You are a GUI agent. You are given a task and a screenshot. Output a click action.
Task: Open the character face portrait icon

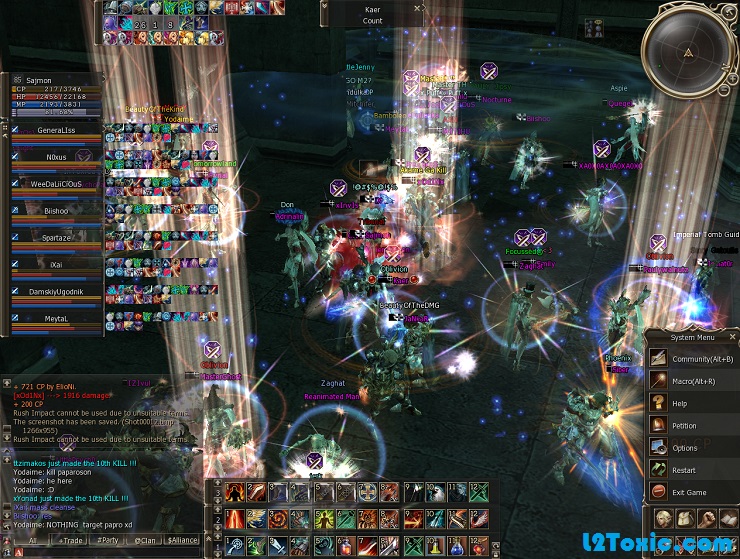(x=664, y=518)
